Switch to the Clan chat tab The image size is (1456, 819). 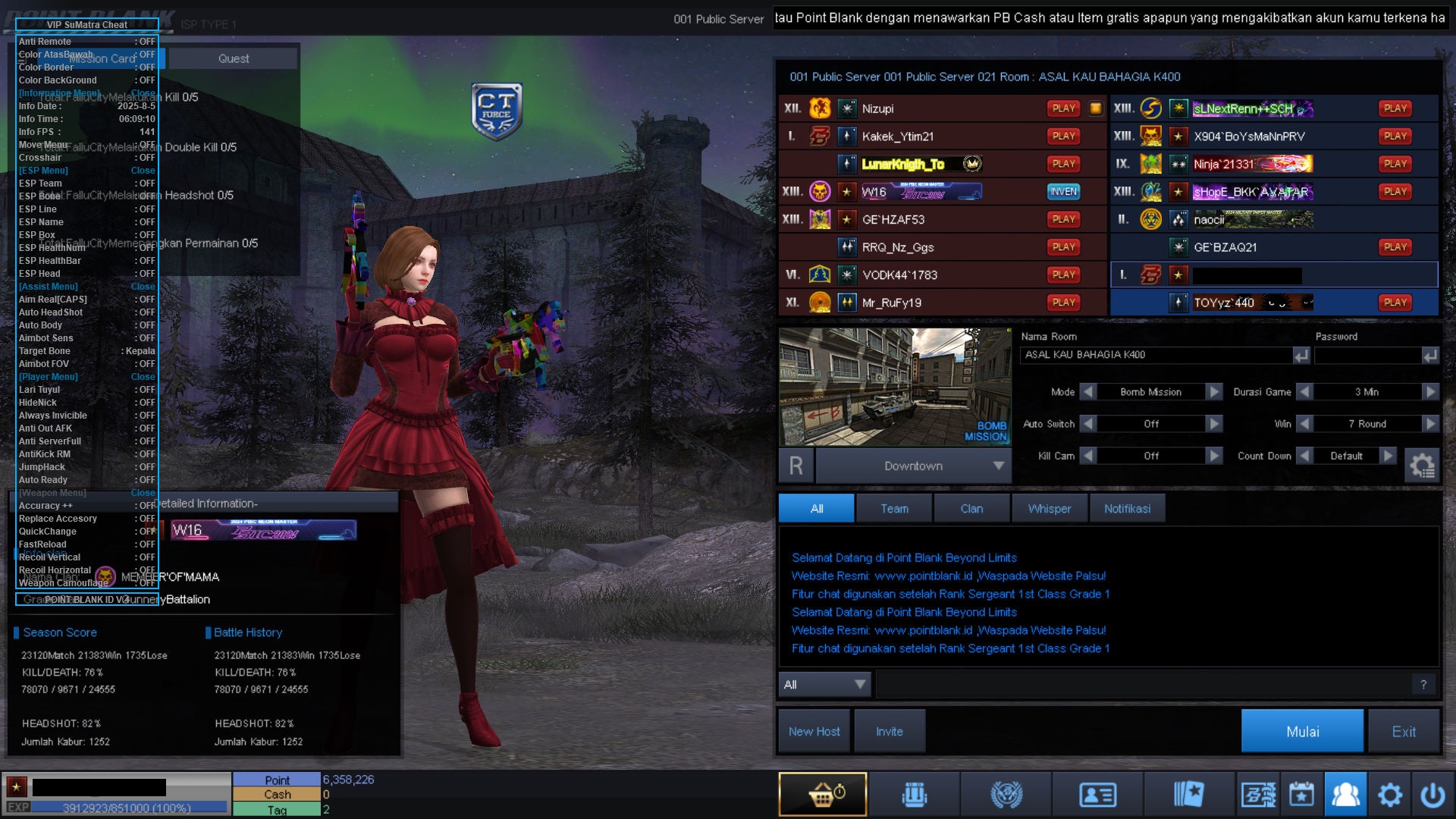(971, 509)
